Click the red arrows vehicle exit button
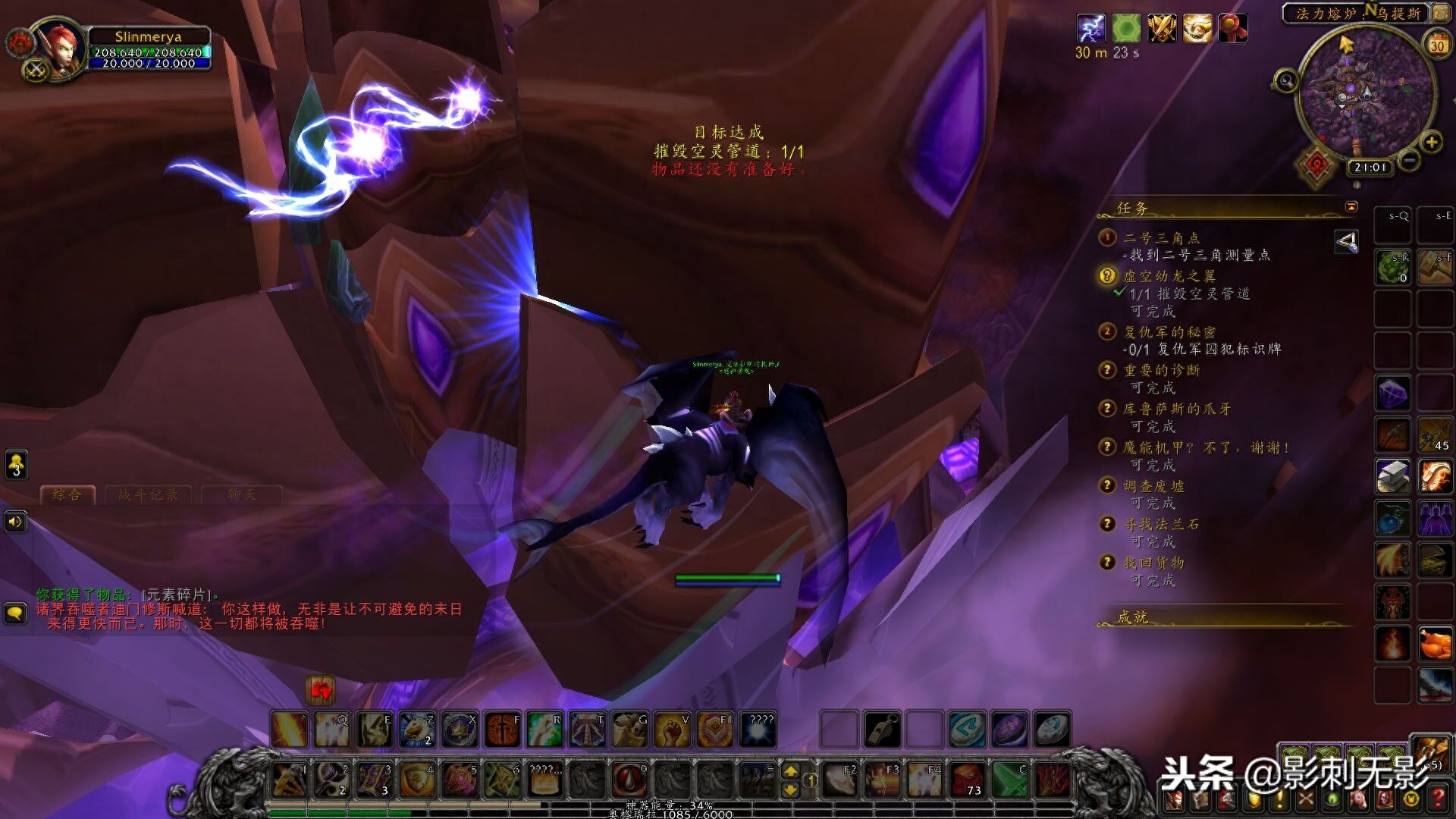 pyautogui.click(x=320, y=689)
